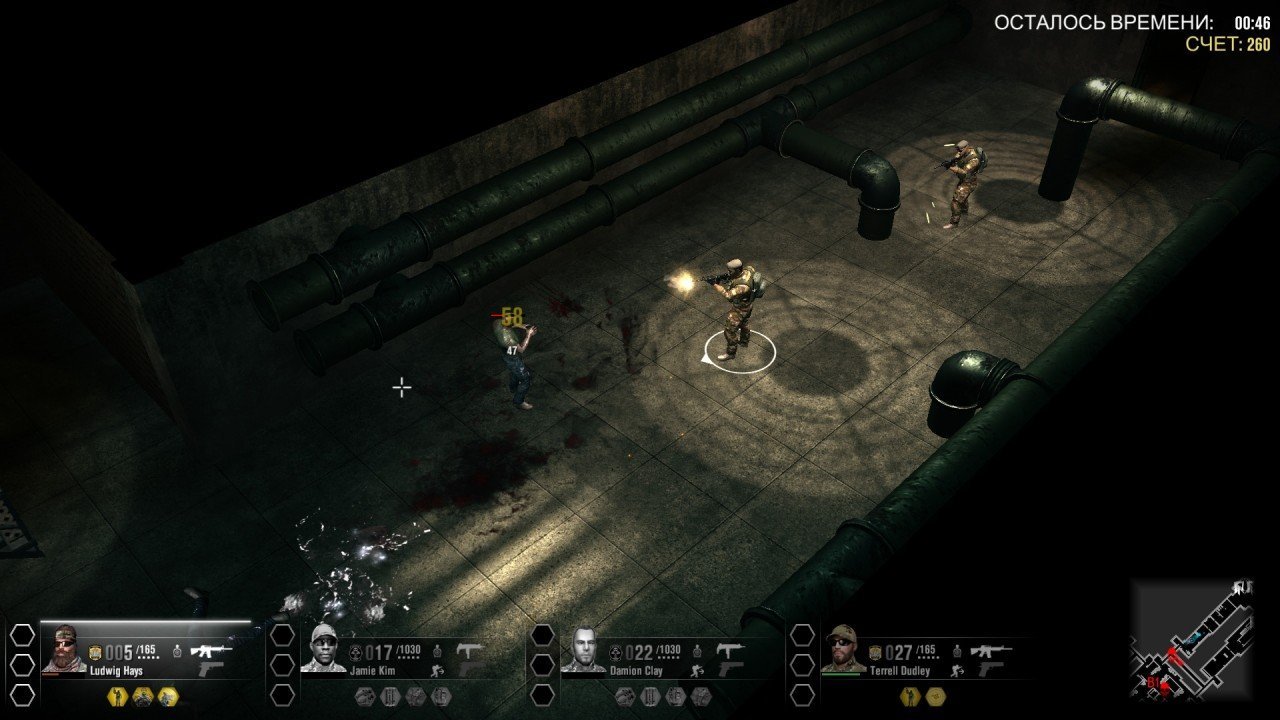Switch Ludwig Hays to his pistol
Image resolution: width=1280 pixels, height=720 pixels.
[210, 669]
